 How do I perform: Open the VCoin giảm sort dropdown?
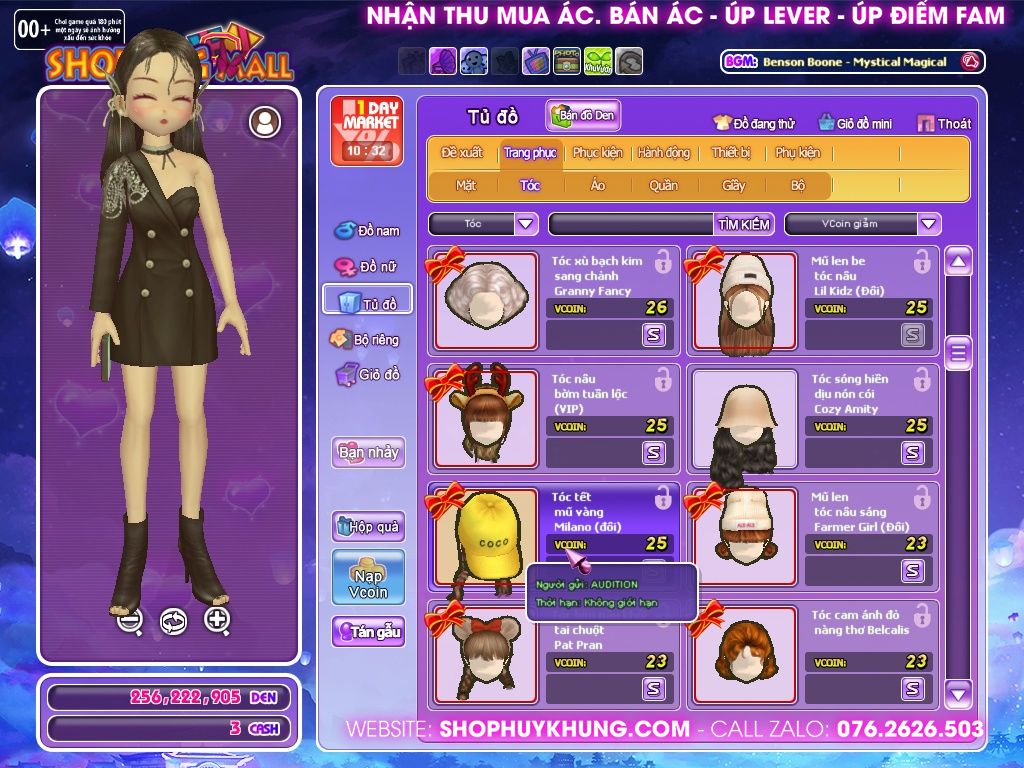pos(929,224)
